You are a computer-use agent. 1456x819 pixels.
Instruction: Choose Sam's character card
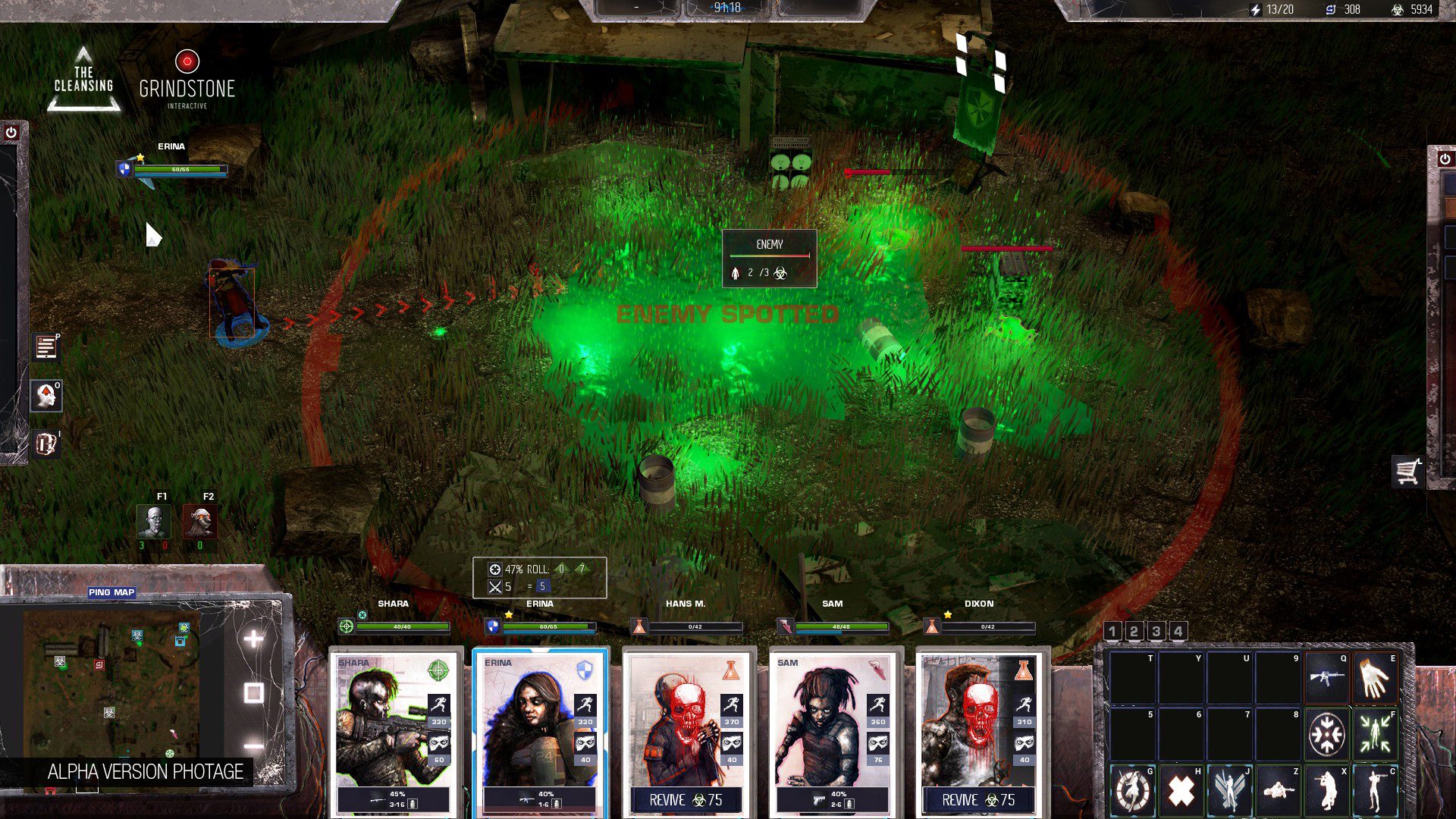point(833,728)
